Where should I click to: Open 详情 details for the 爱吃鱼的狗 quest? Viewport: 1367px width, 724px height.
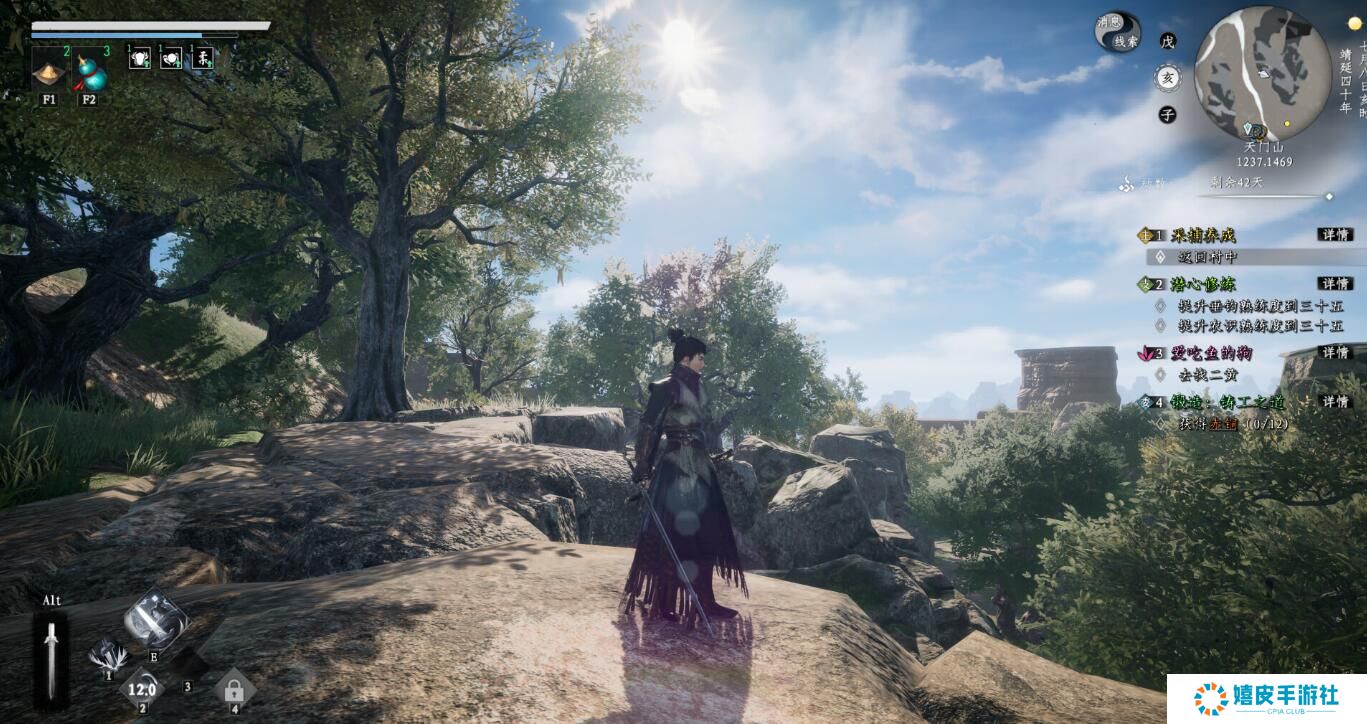pos(1335,352)
